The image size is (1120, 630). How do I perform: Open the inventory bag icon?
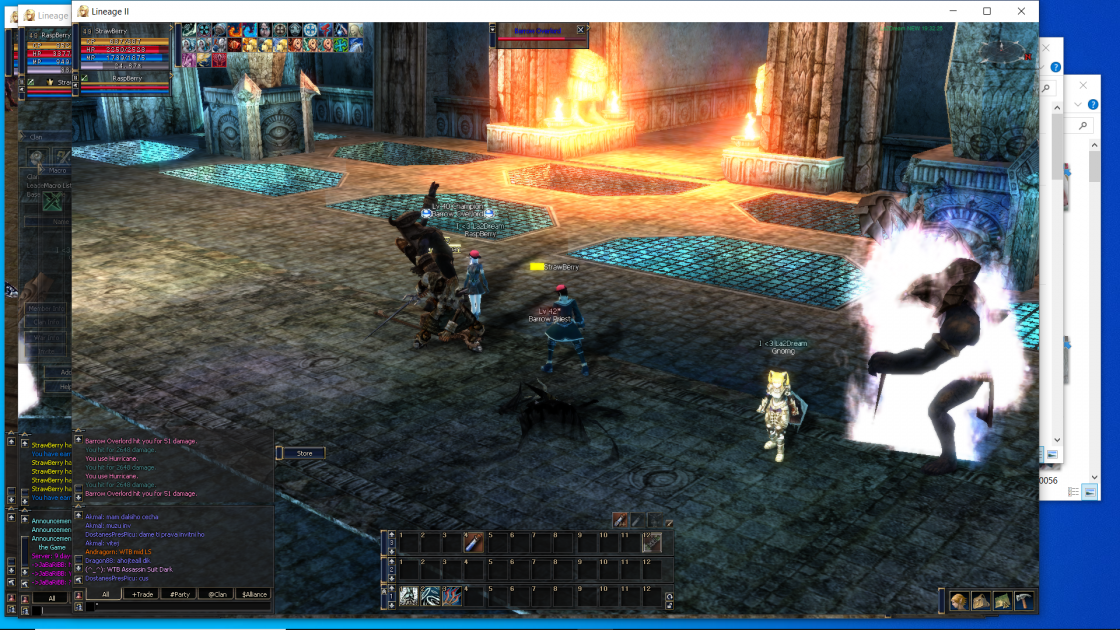click(981, 600)
